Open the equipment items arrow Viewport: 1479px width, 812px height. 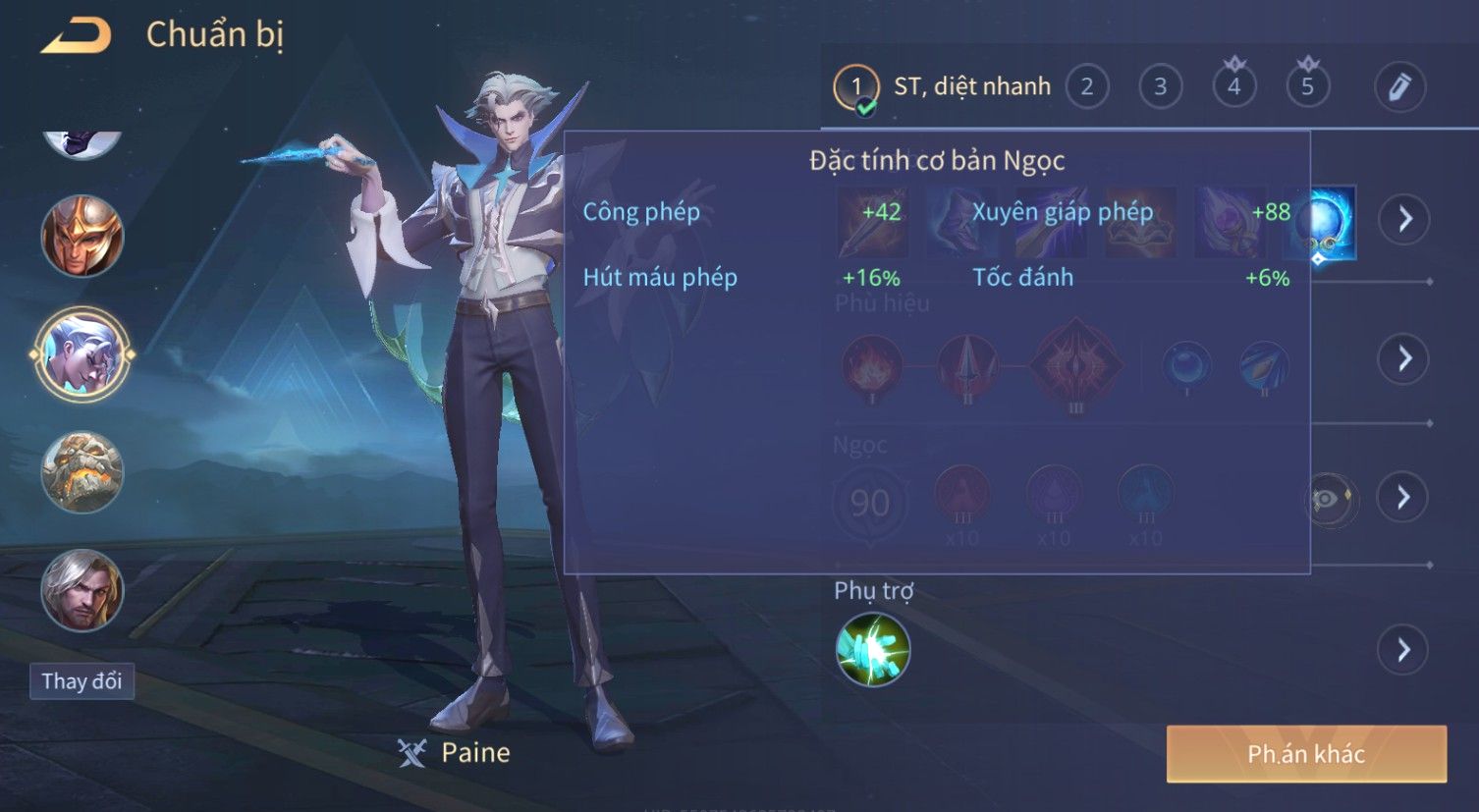coord(1404,218)
